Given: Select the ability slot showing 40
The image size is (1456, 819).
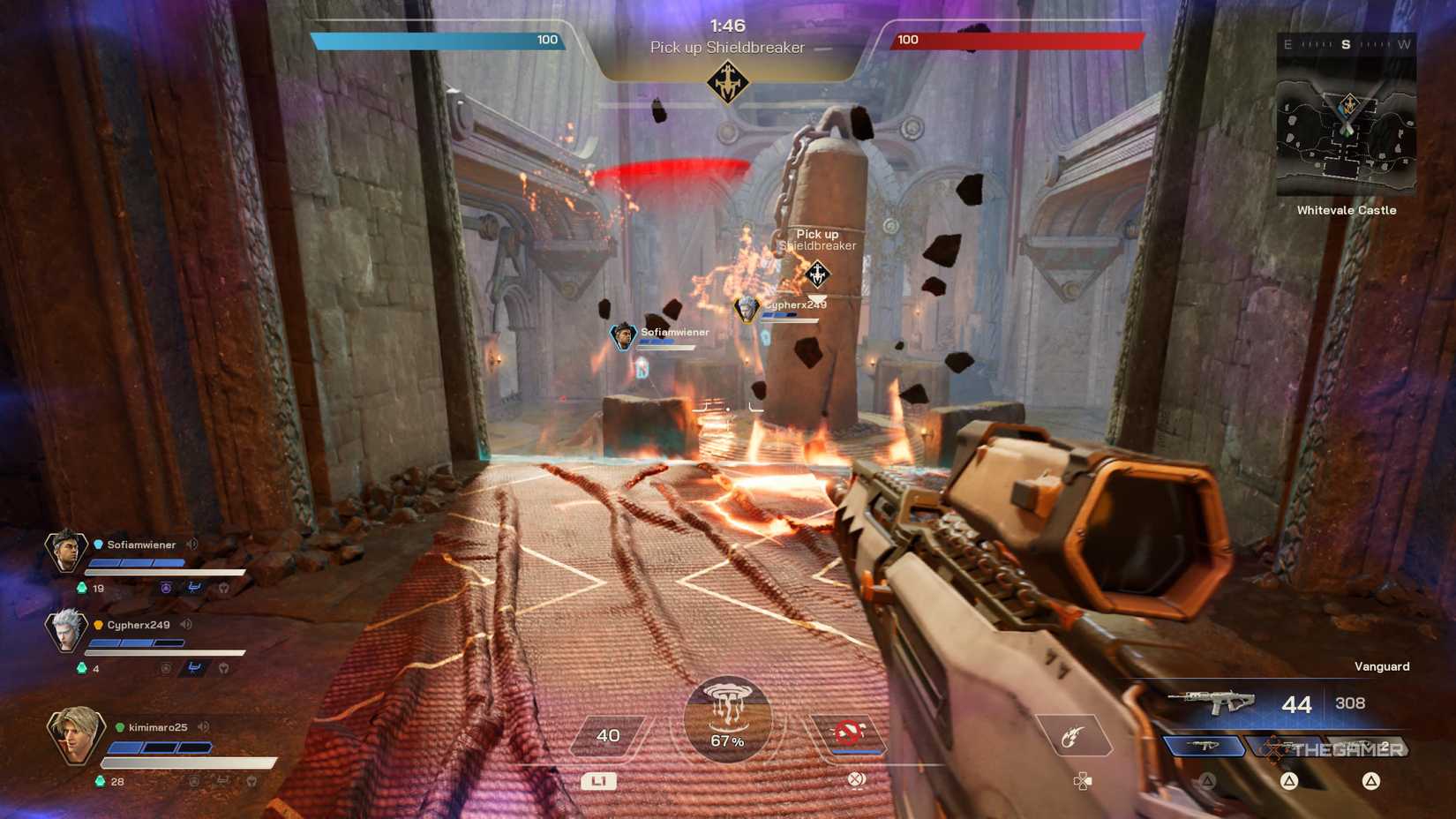Looking at the screenshot, I should pyautogui.click(x=608, y=735).
